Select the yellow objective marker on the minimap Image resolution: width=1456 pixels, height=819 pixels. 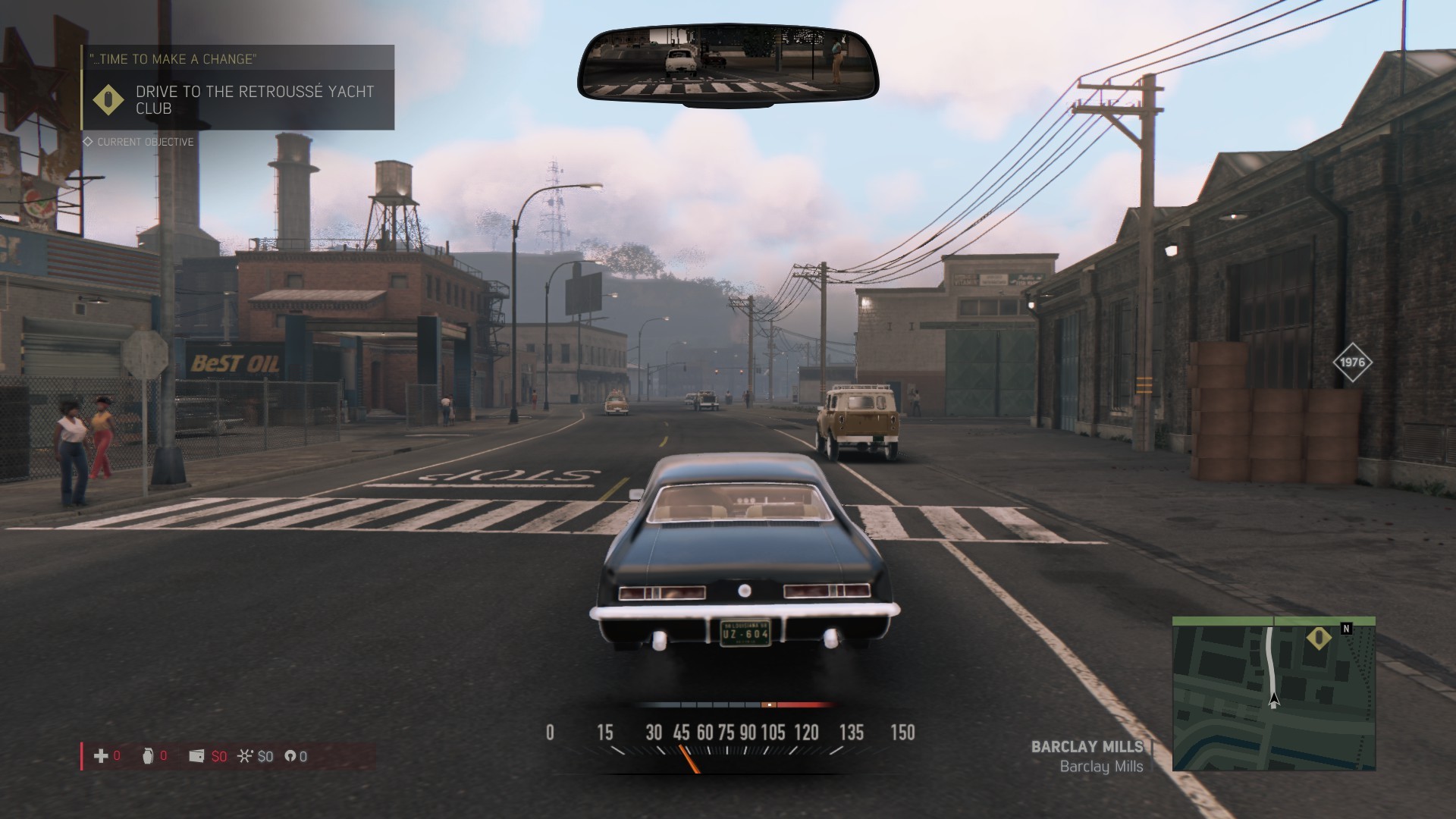pos(1319,638)
